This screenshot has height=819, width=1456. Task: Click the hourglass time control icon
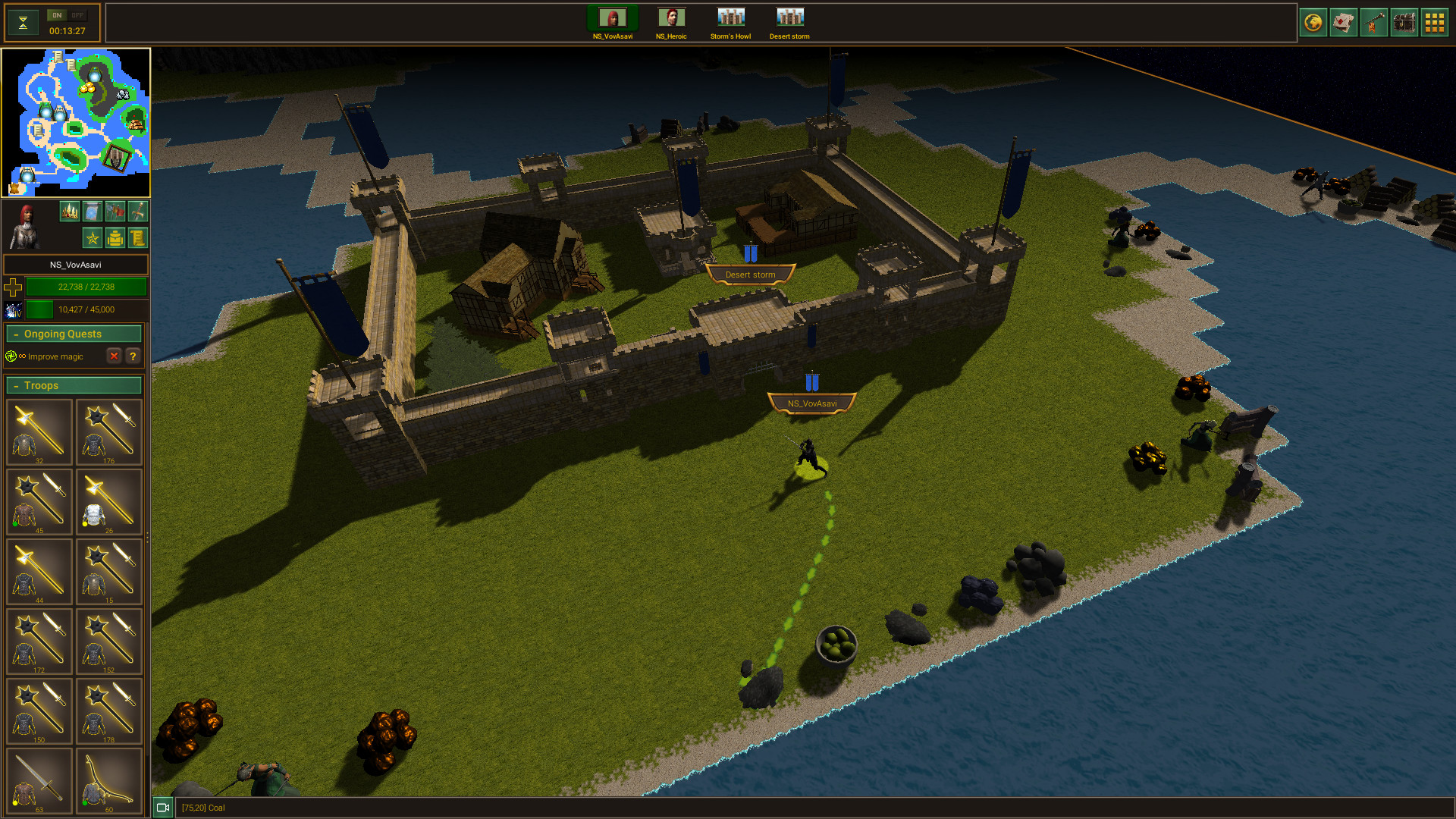23,22
